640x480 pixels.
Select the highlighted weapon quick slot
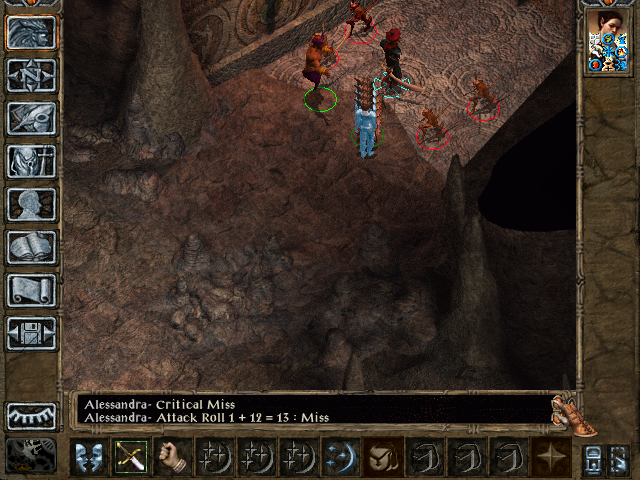point(130,457)
